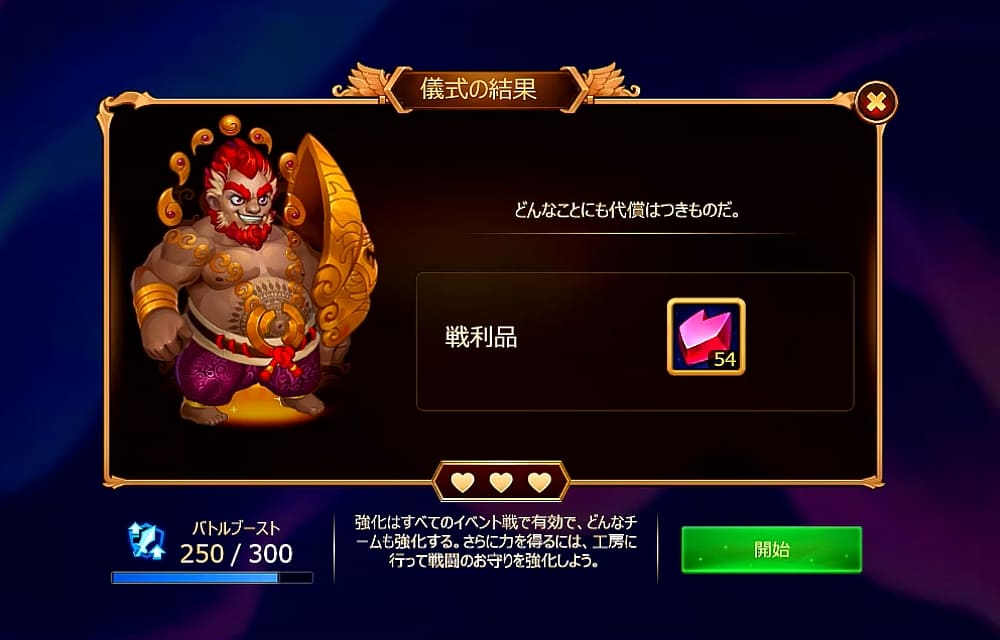This screenshot has height=640, width=1000.
Task: Click the green 開始 start button
Action: 771,549
